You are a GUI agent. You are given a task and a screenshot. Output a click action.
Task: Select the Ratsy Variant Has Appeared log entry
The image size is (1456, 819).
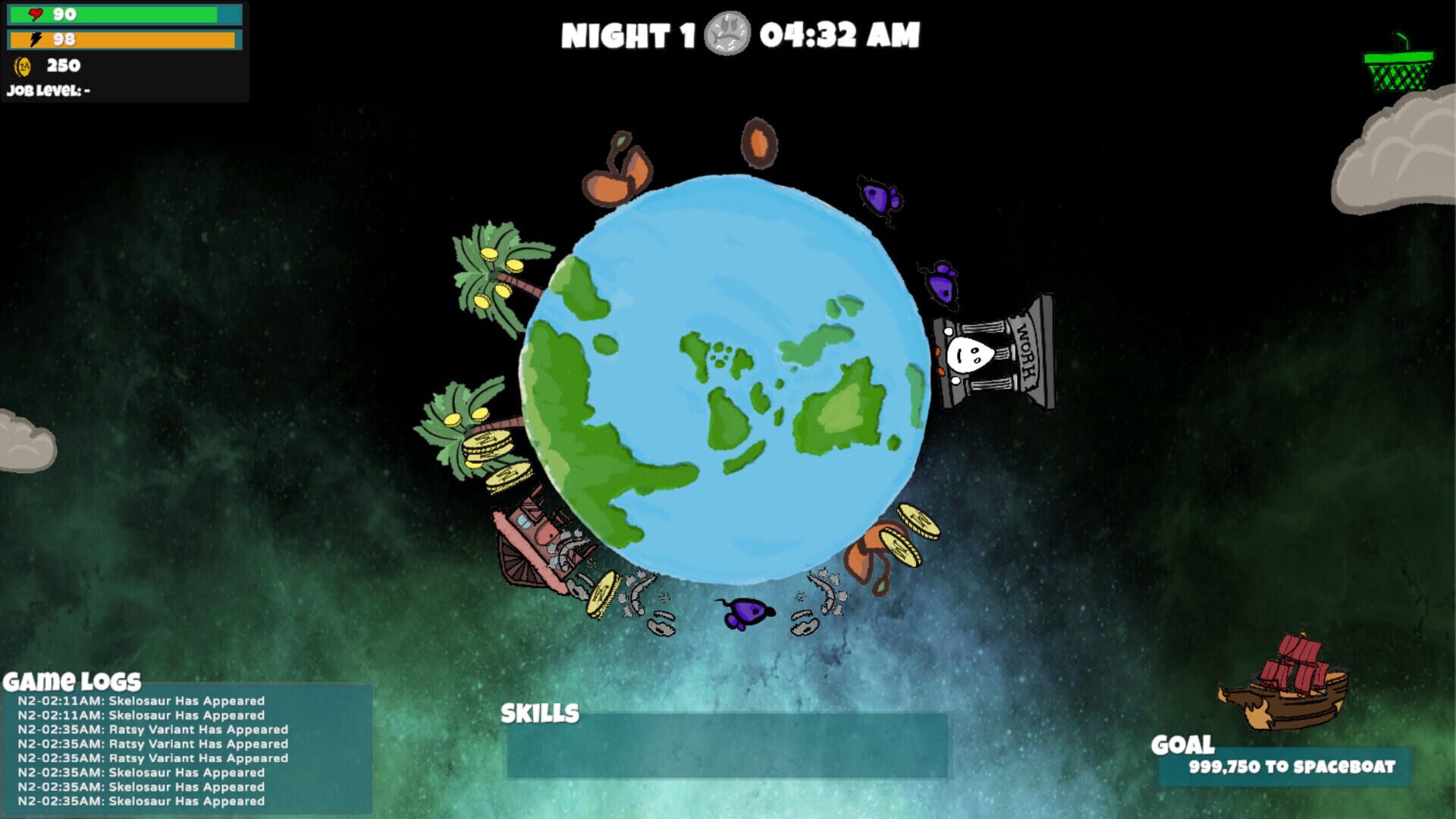click(152, 730)
